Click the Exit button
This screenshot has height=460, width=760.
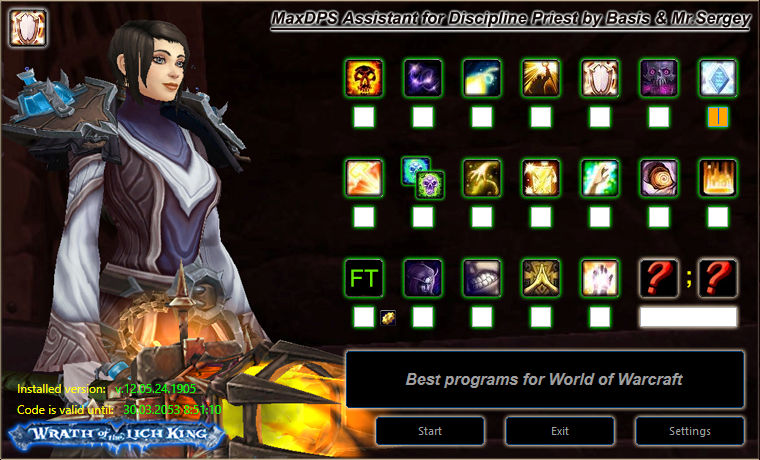click(559, 431)
